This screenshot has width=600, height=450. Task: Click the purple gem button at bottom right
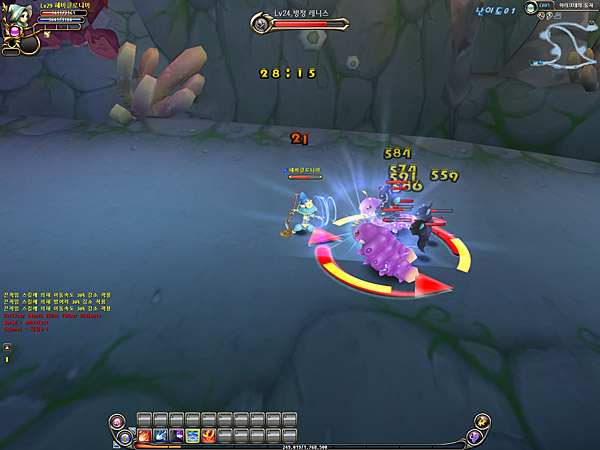click(x=474, y=437)
